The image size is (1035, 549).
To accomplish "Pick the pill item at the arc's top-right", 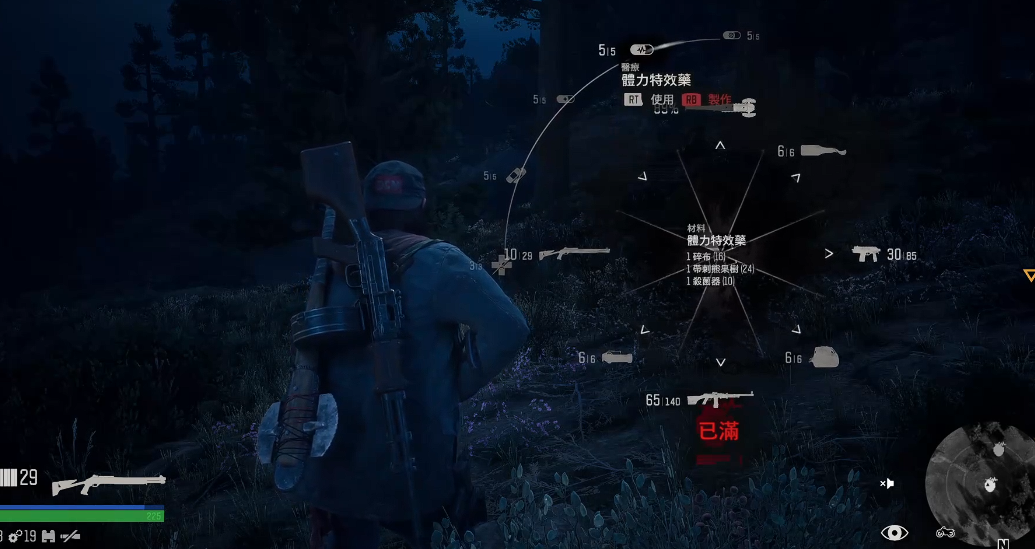I will point(732,36).
